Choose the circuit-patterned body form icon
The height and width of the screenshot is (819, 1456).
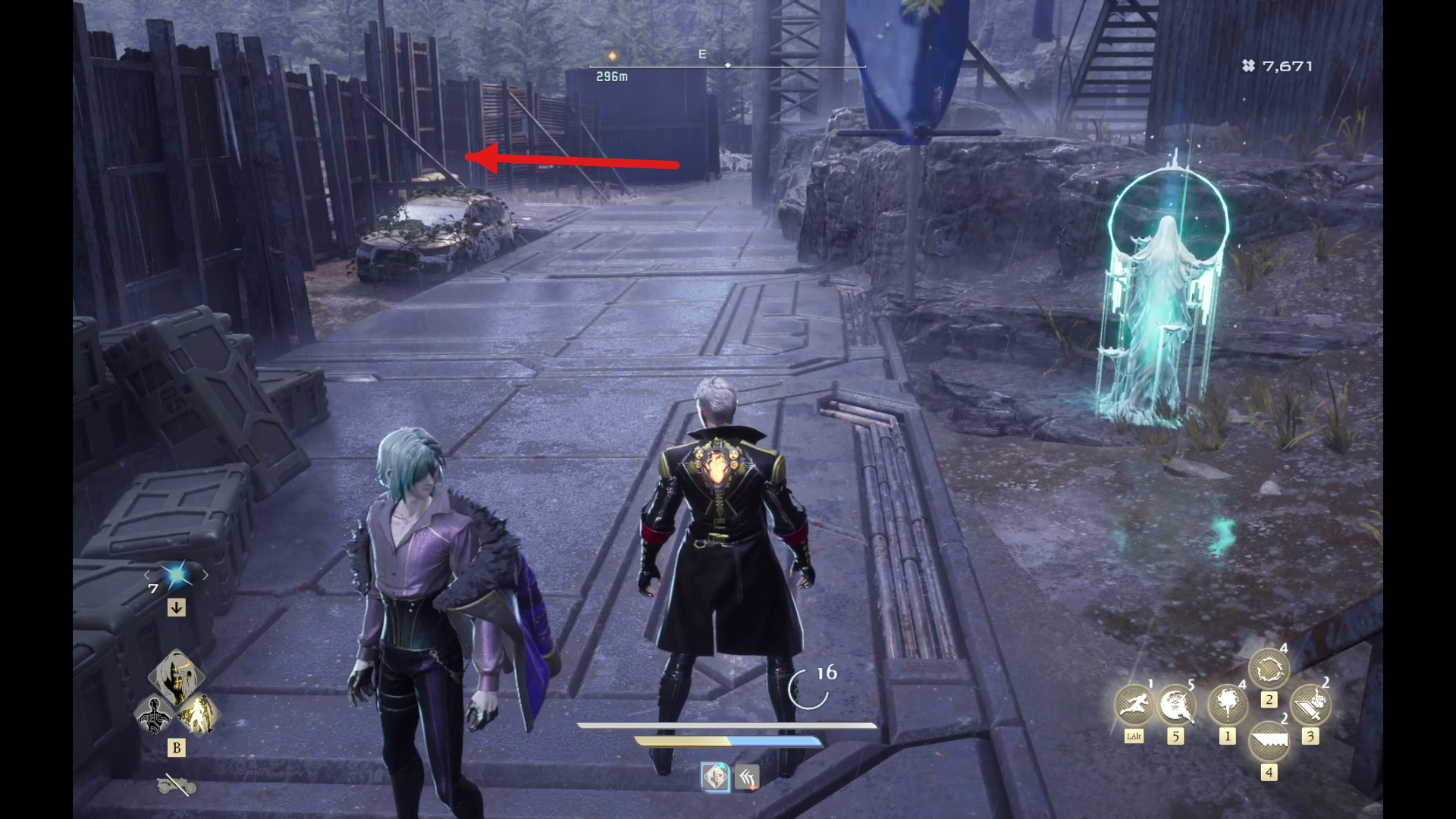(x=155, y=715)
